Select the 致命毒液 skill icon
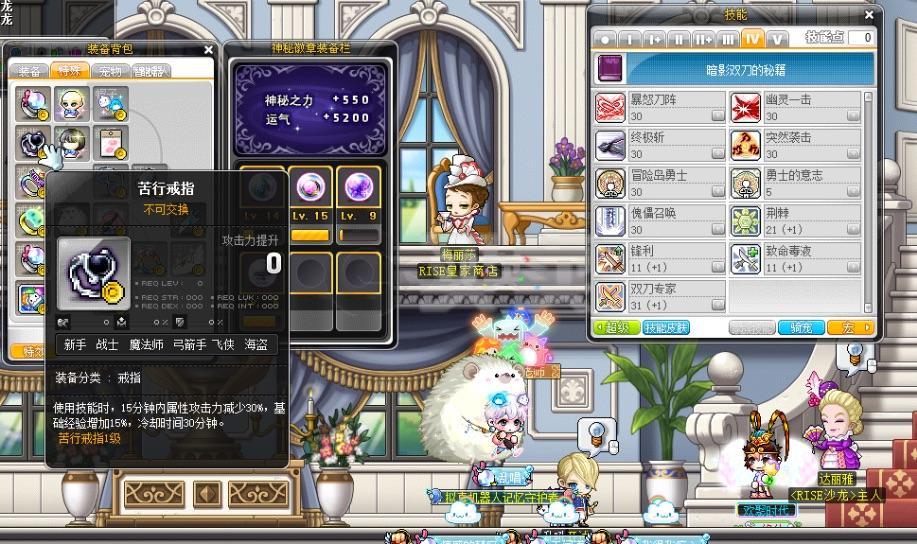 point(746,259)
